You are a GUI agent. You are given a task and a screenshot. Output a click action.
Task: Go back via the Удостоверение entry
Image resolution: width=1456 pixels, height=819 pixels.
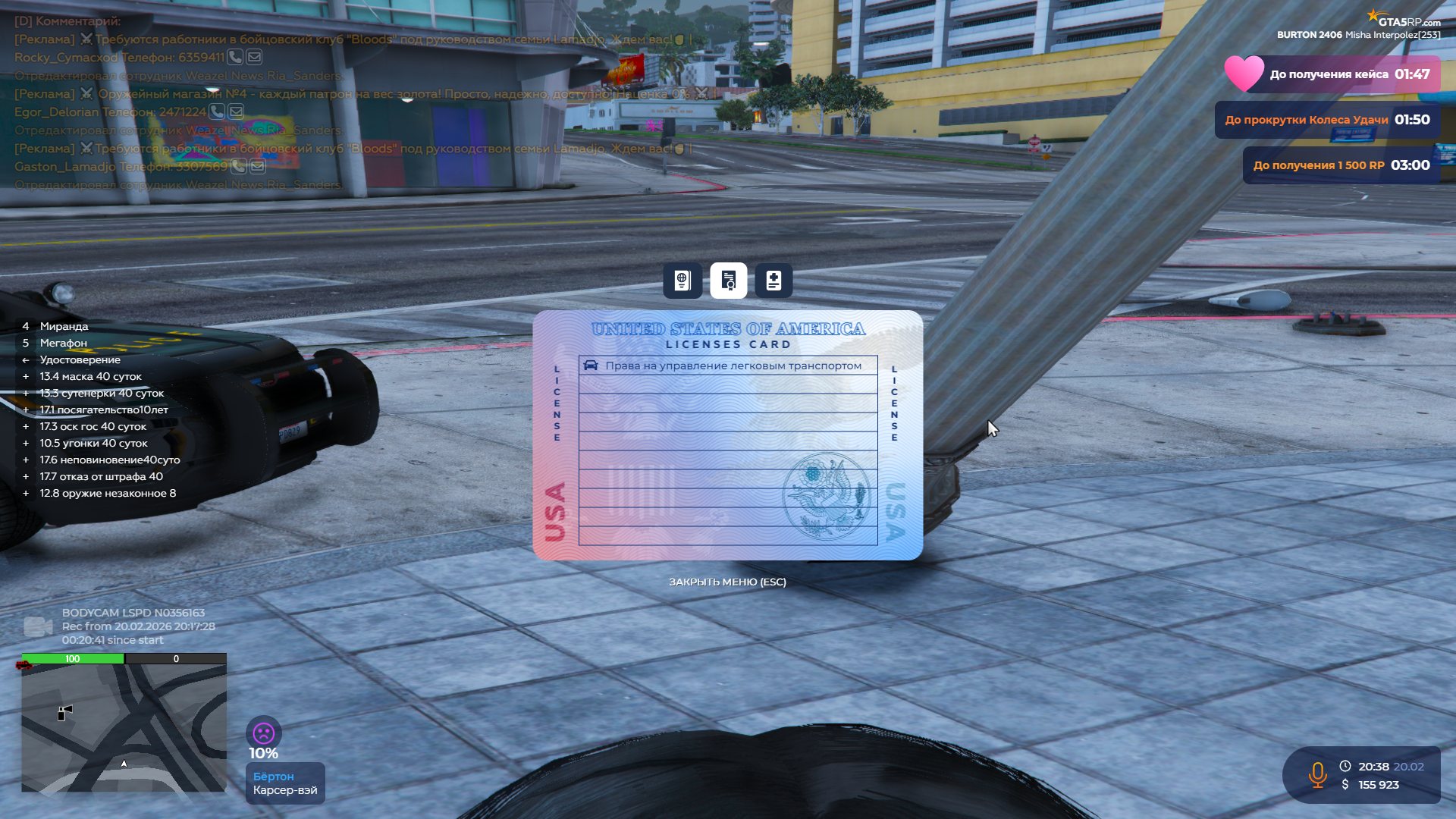coord(80,359)
